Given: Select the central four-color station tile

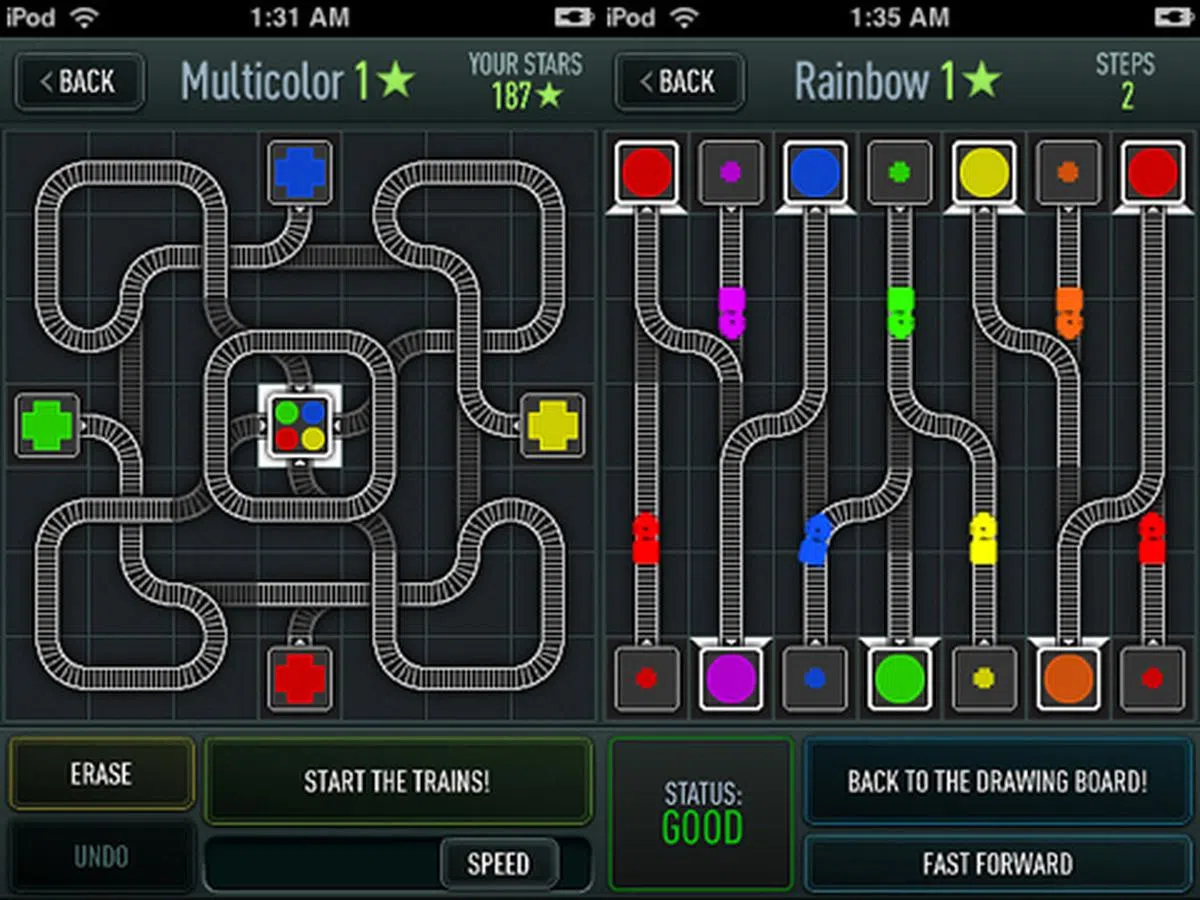Looking at the screenshot, I should coord(300,425).
